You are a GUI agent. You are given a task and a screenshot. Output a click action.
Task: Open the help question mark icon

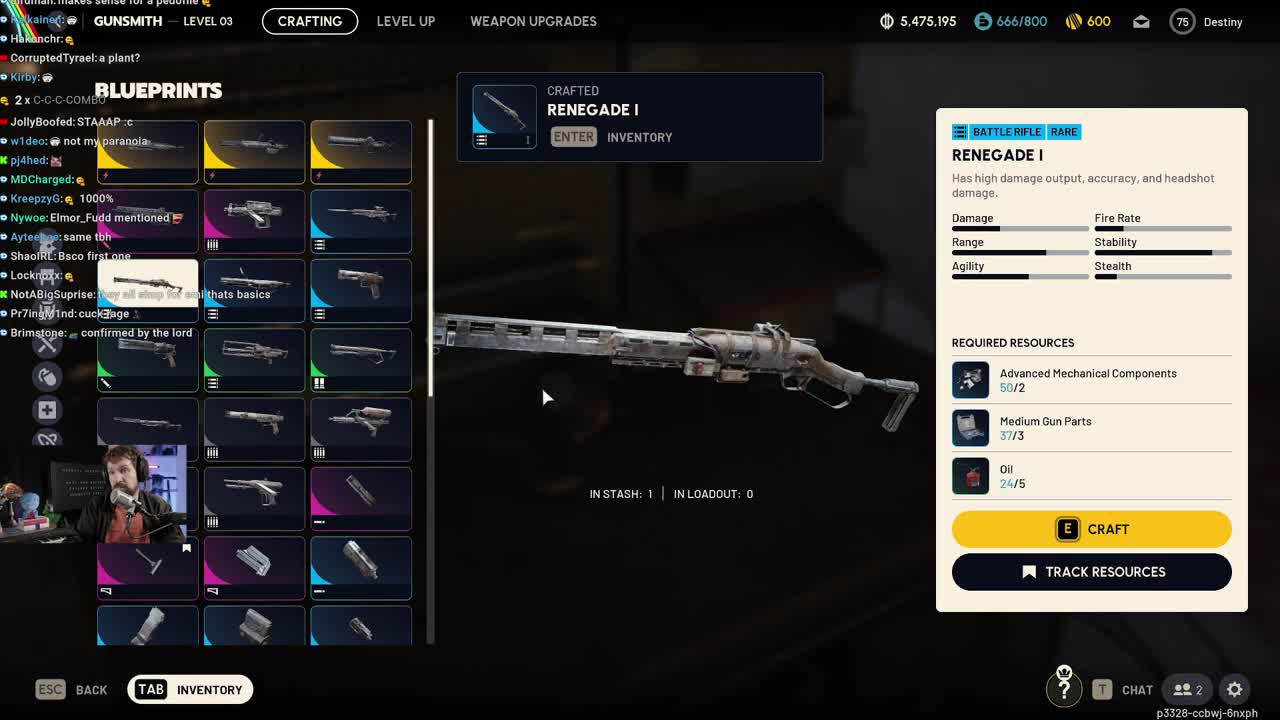(x=1064, y=688)
